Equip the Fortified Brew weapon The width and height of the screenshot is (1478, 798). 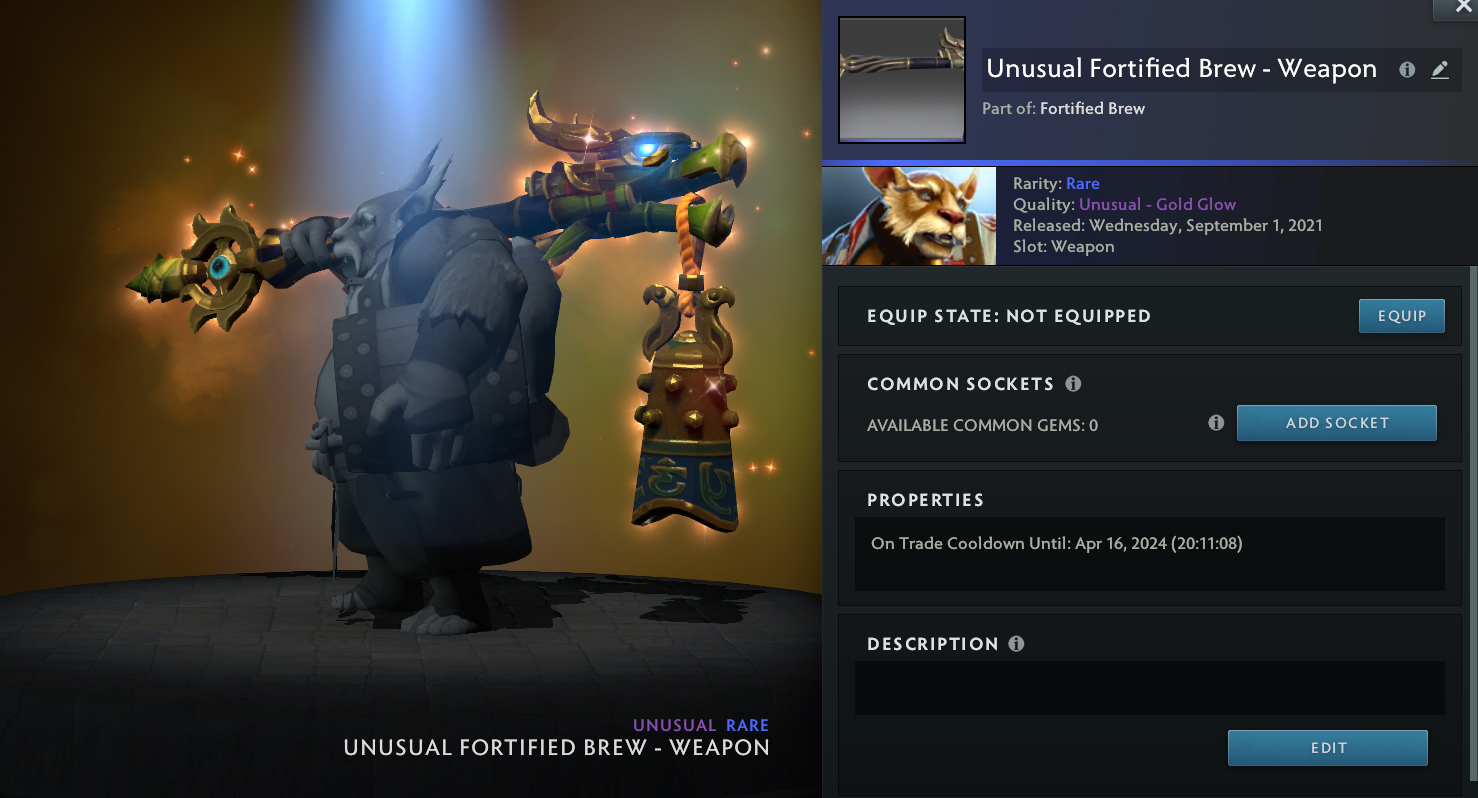1402,316
